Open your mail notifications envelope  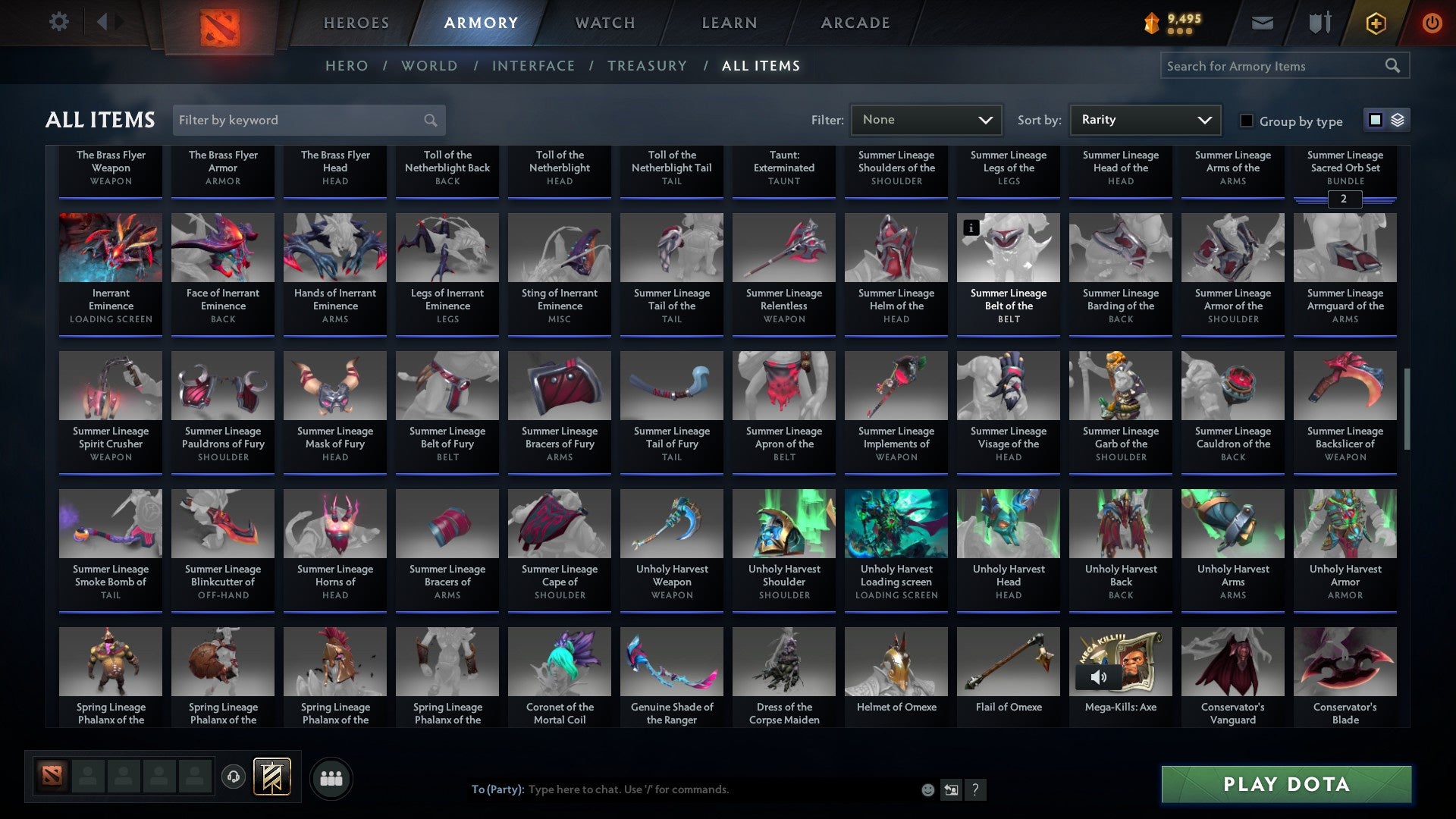click(x=1262, y=22)
